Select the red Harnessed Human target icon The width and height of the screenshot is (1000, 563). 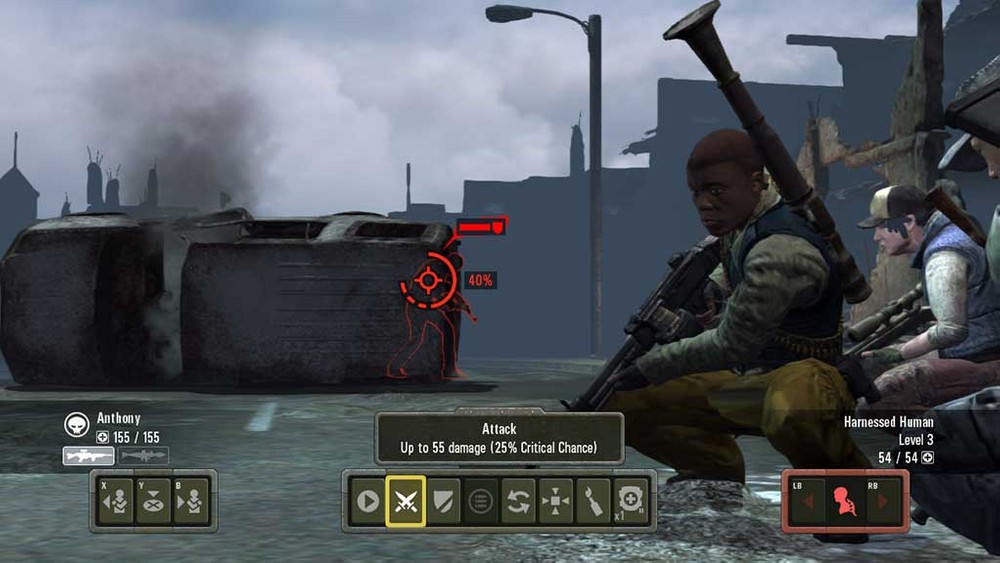pyautogui.click(x=846, y=501)
